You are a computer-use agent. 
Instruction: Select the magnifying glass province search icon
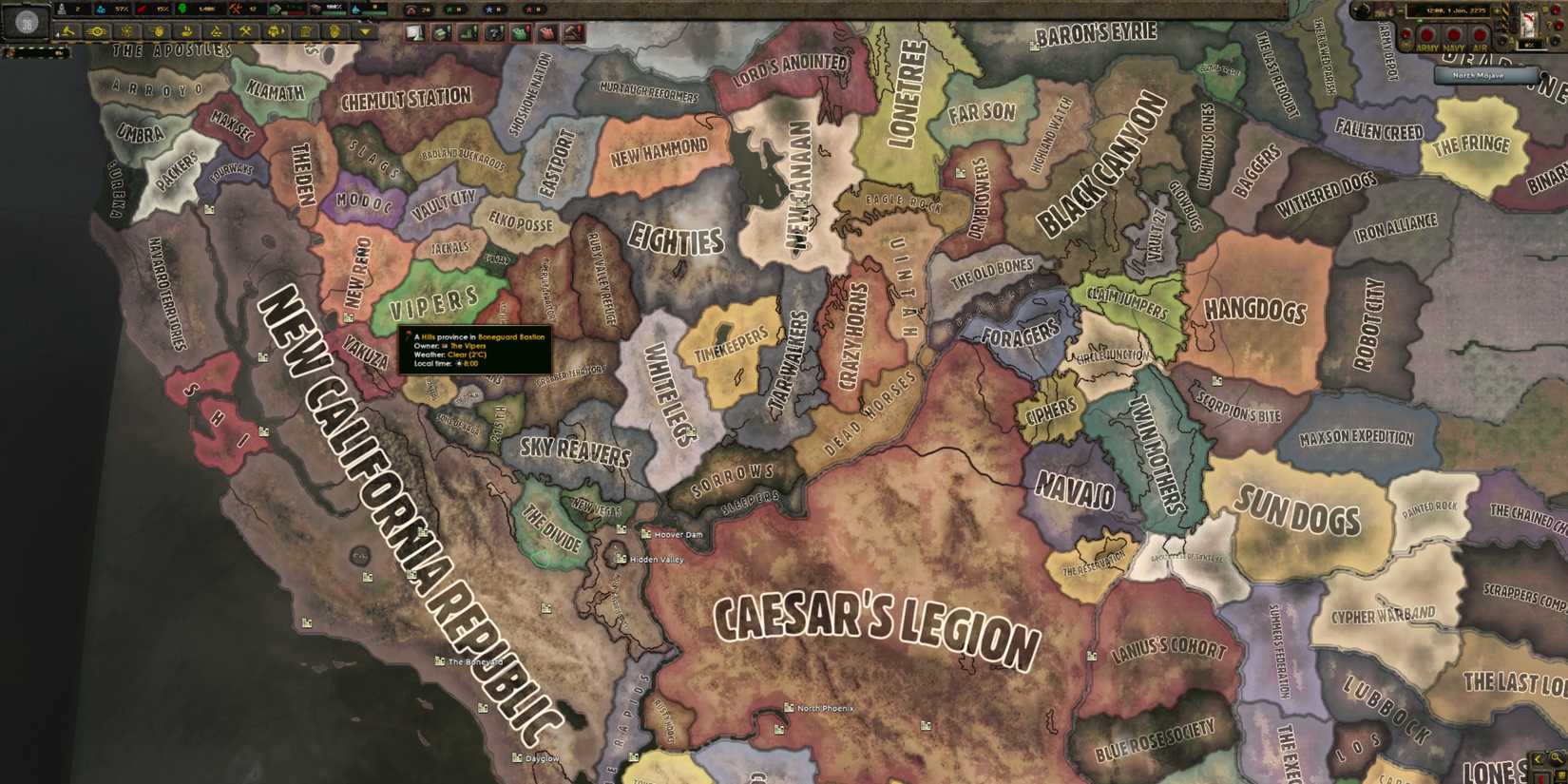1557,758
